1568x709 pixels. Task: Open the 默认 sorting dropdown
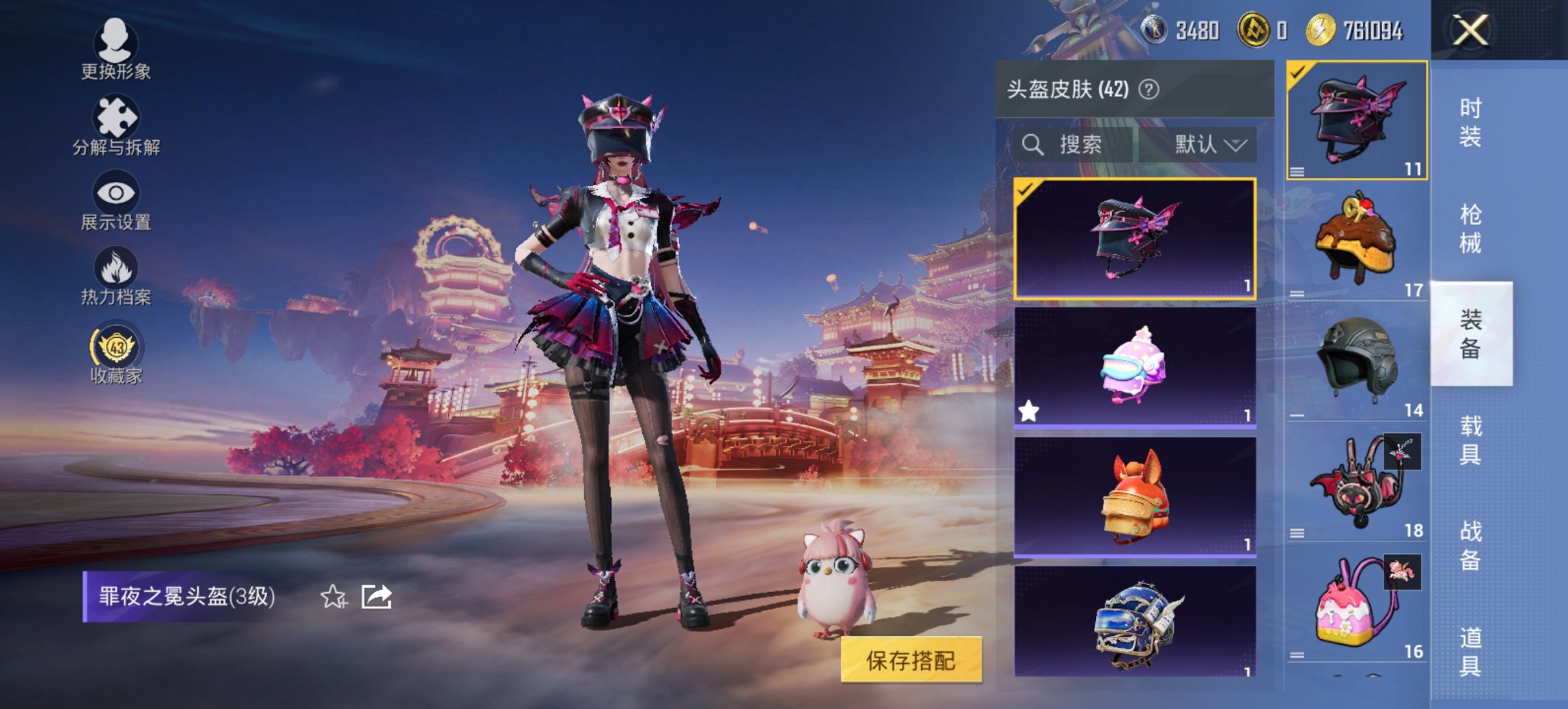pos(1209,144)
